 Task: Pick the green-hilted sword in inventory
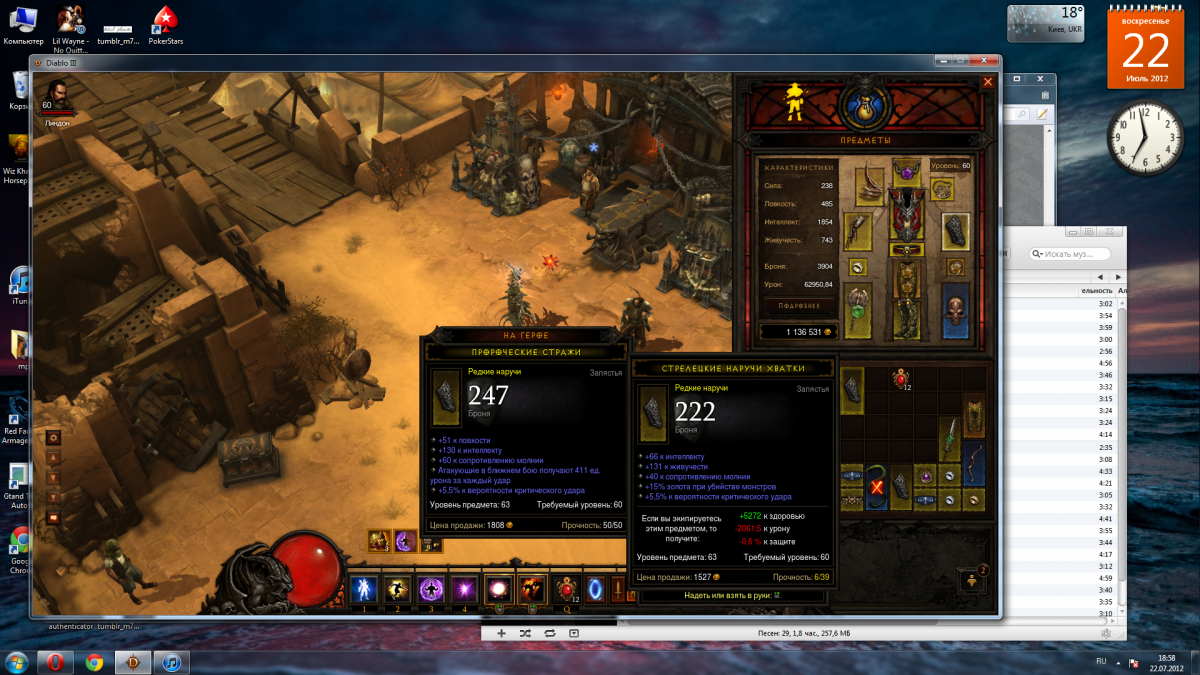tap(952, 440)
